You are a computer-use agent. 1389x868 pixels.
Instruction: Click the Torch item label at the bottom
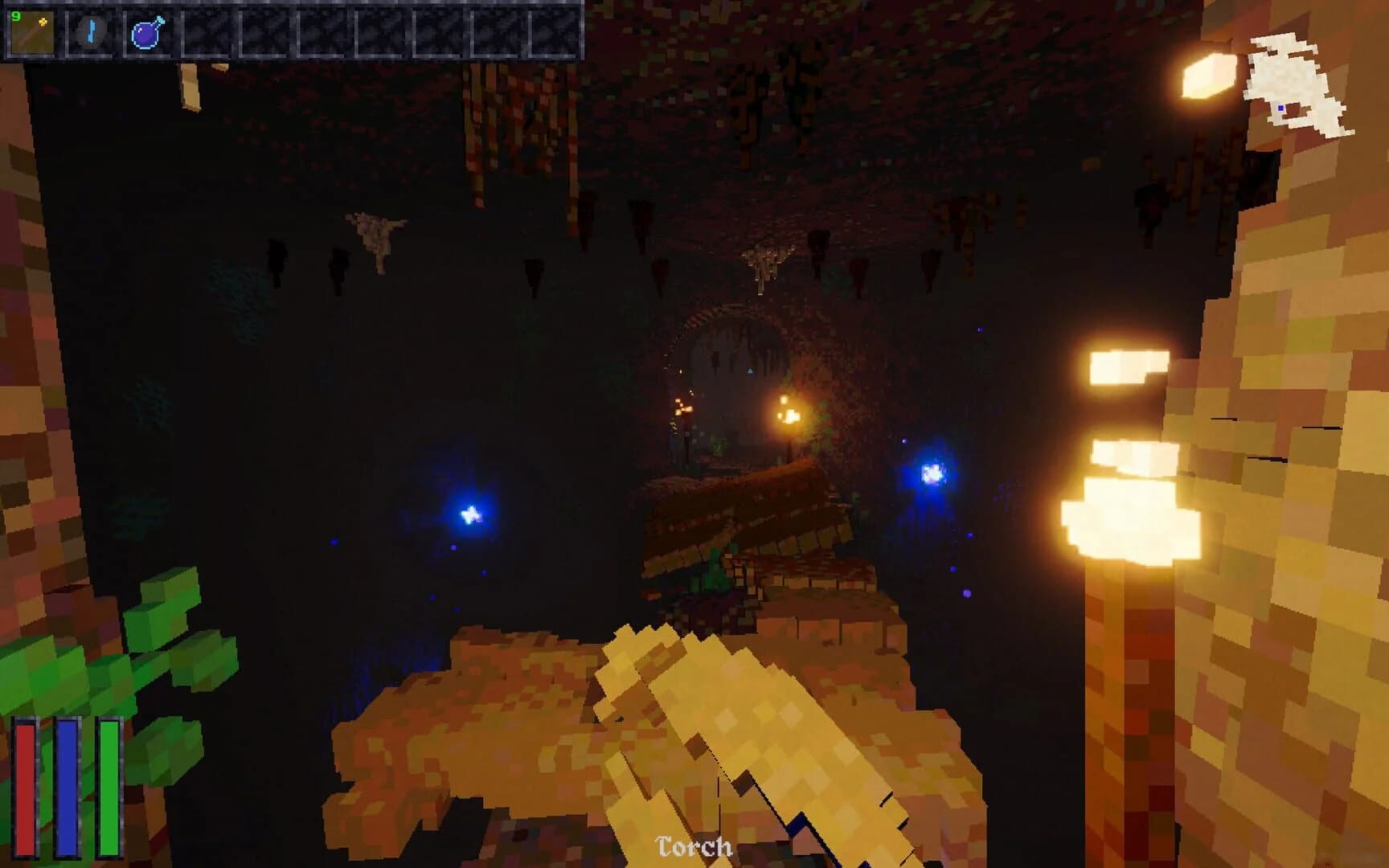point(693,845)
